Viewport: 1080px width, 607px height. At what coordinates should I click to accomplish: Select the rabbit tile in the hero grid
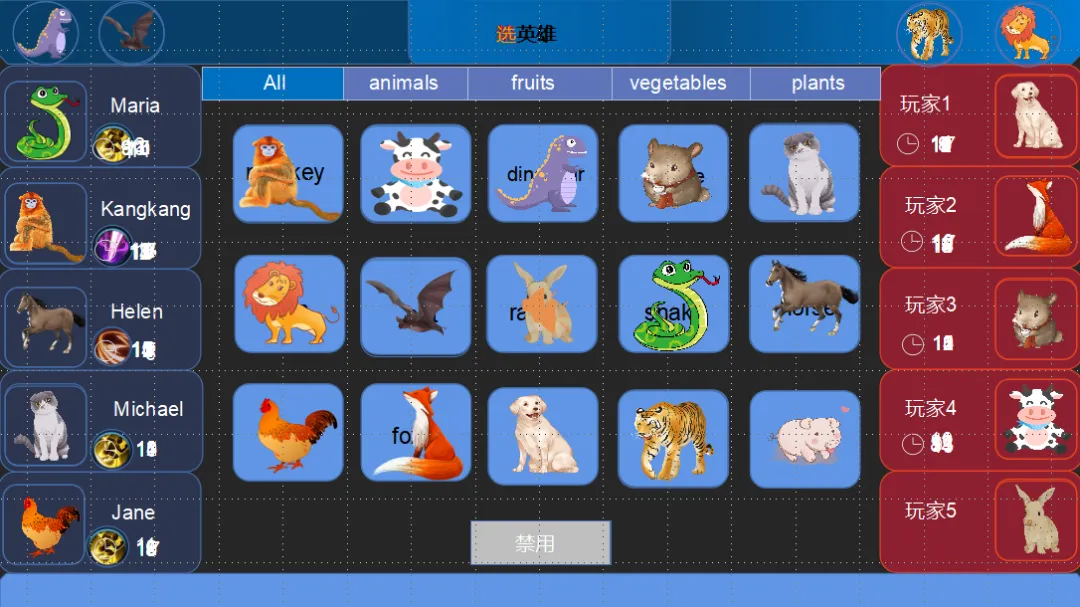coord(543,304)
